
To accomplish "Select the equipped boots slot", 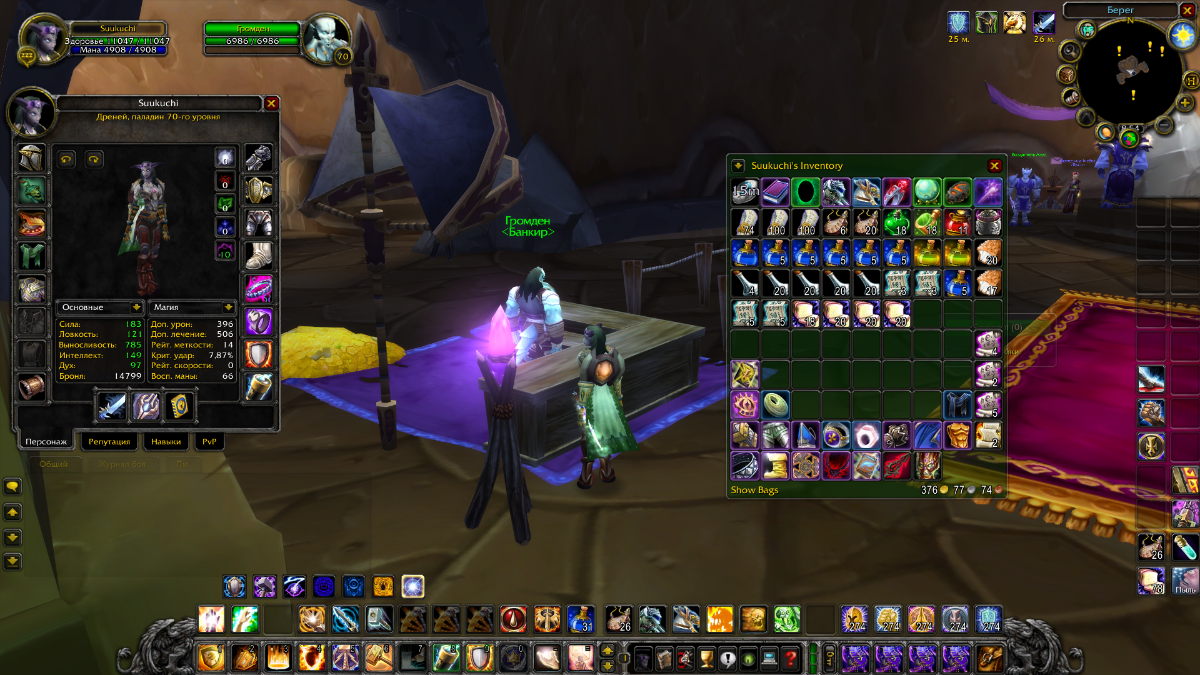I will pyautogui.click(x=258, y=256).
